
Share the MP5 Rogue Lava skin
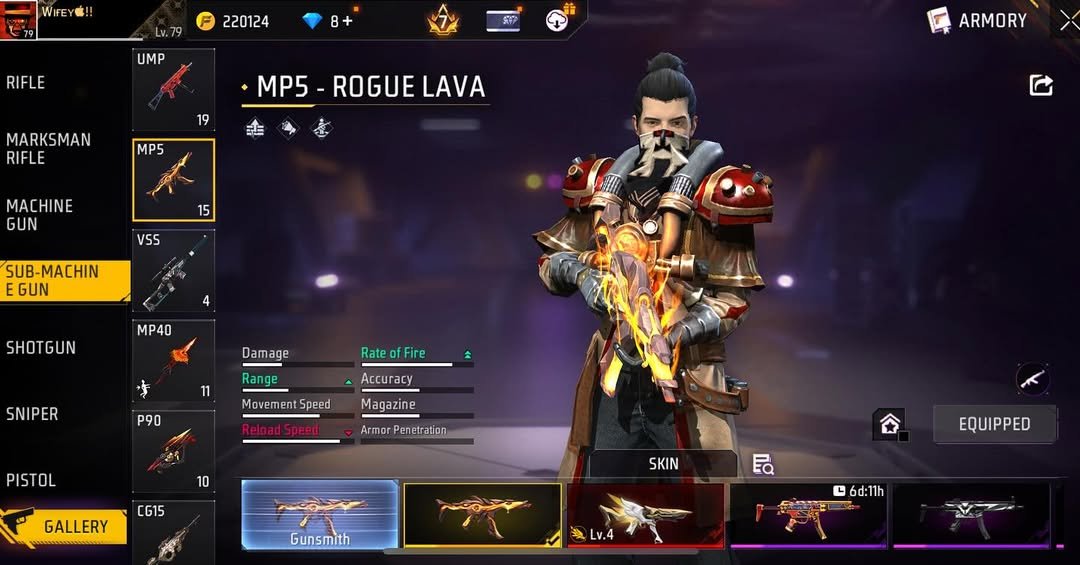pos(1041,86)
